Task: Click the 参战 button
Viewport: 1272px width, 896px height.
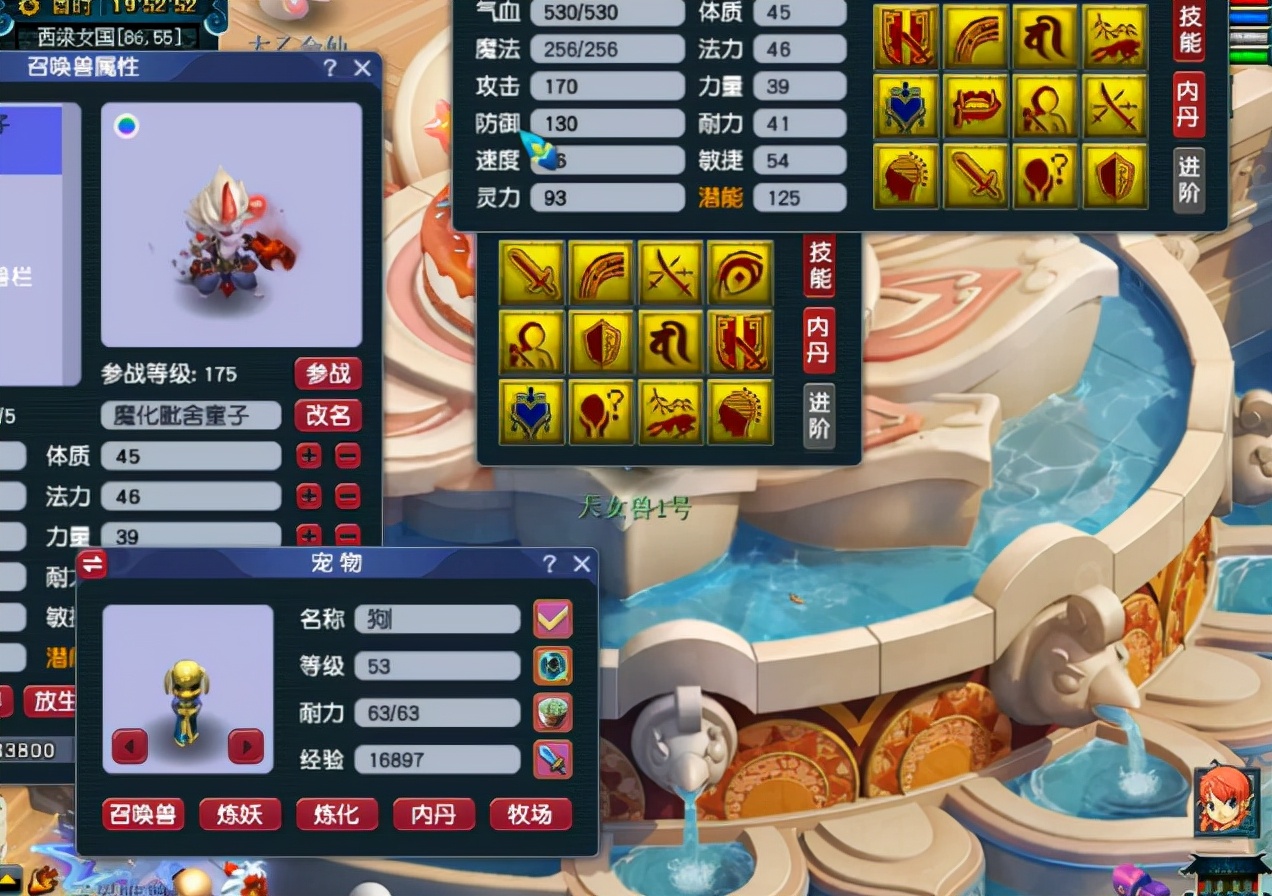Action: 328,374
